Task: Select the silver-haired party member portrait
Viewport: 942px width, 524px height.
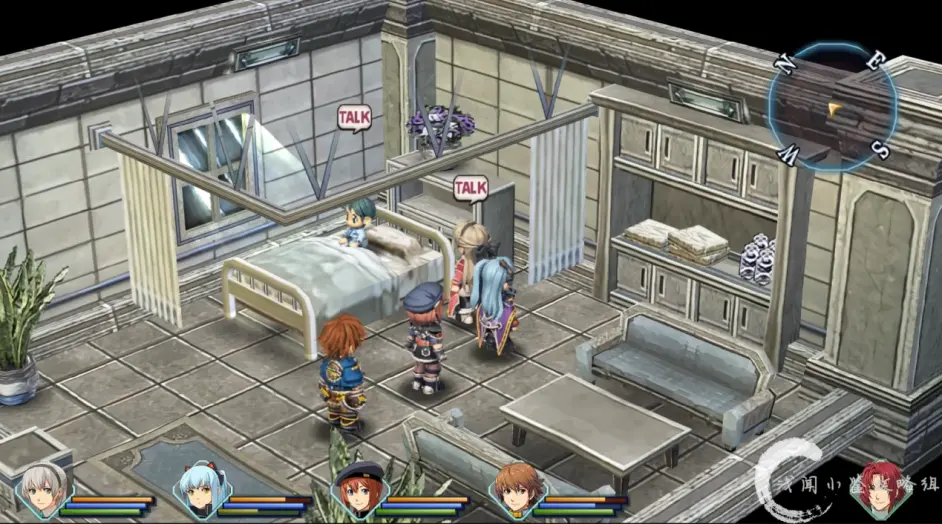Action: click(43, 491)
